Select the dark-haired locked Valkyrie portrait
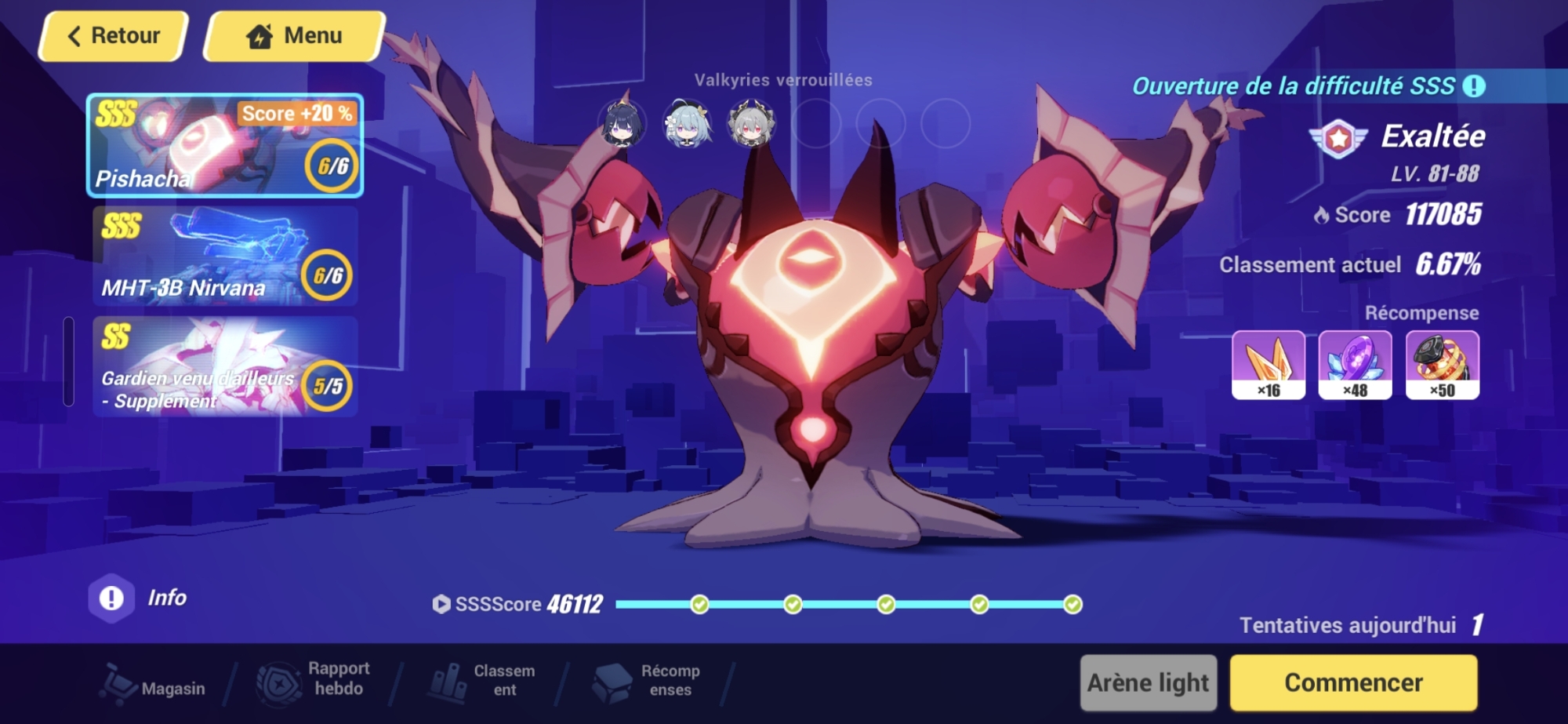 point(622,124)
